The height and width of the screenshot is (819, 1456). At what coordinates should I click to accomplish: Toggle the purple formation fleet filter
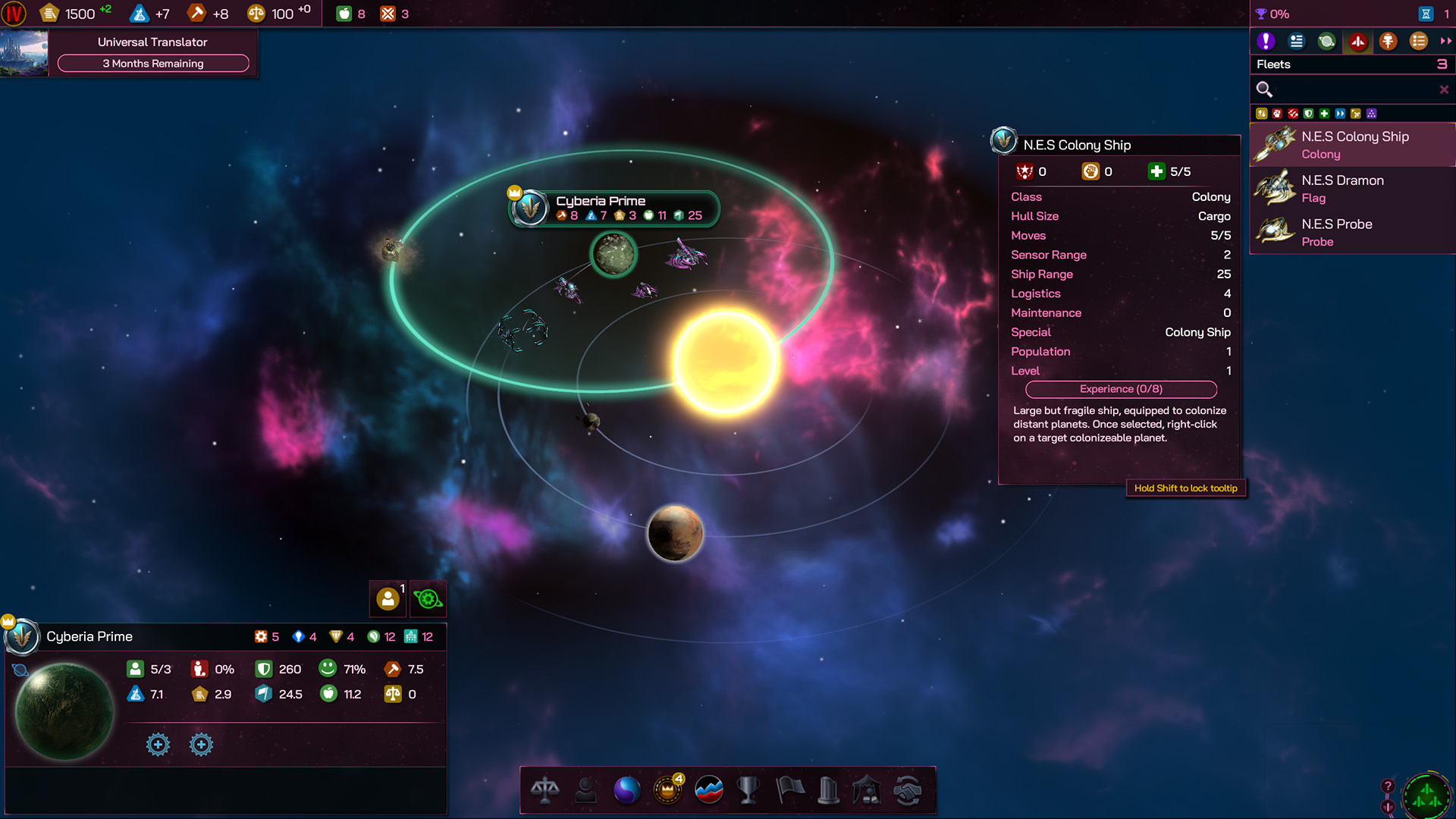(x=1372, y=114)
